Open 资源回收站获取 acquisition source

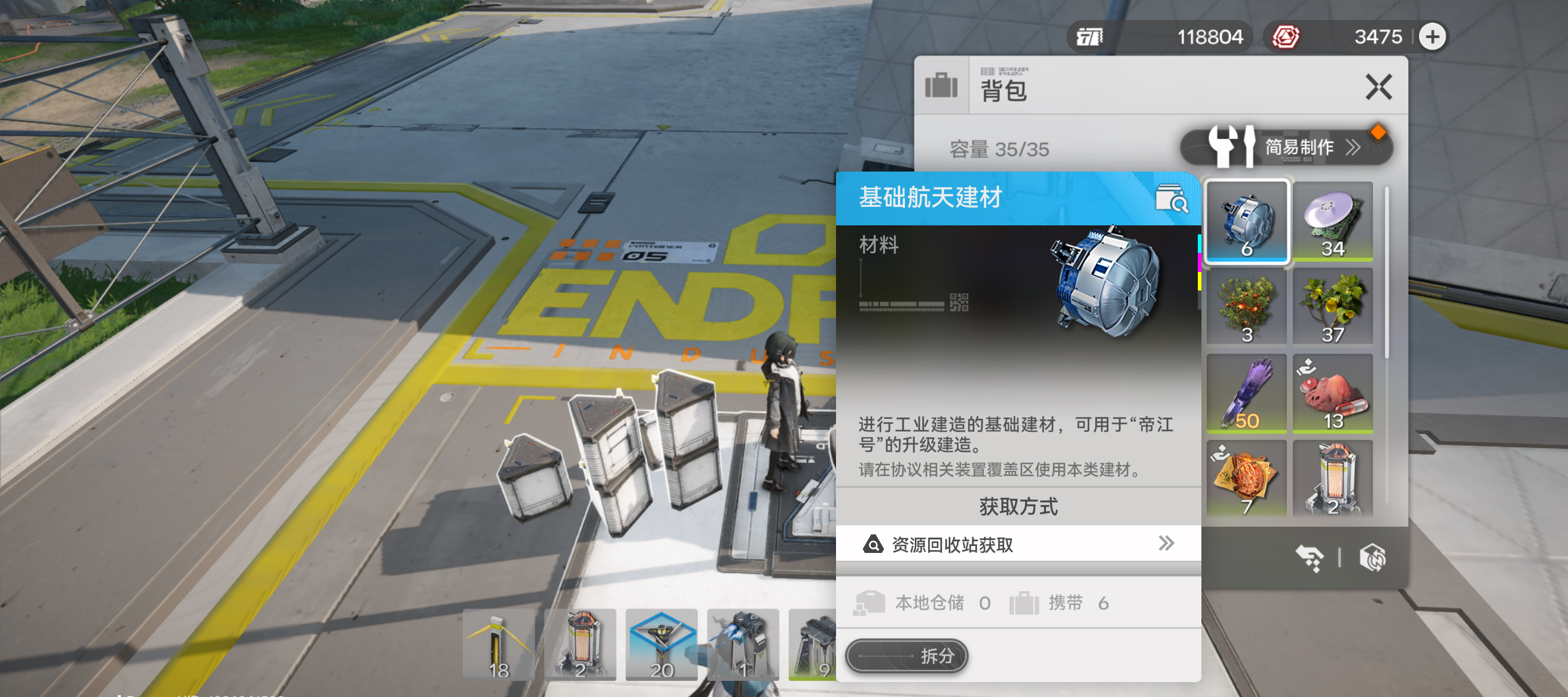pyautogui.click(x=1018, y=544)
